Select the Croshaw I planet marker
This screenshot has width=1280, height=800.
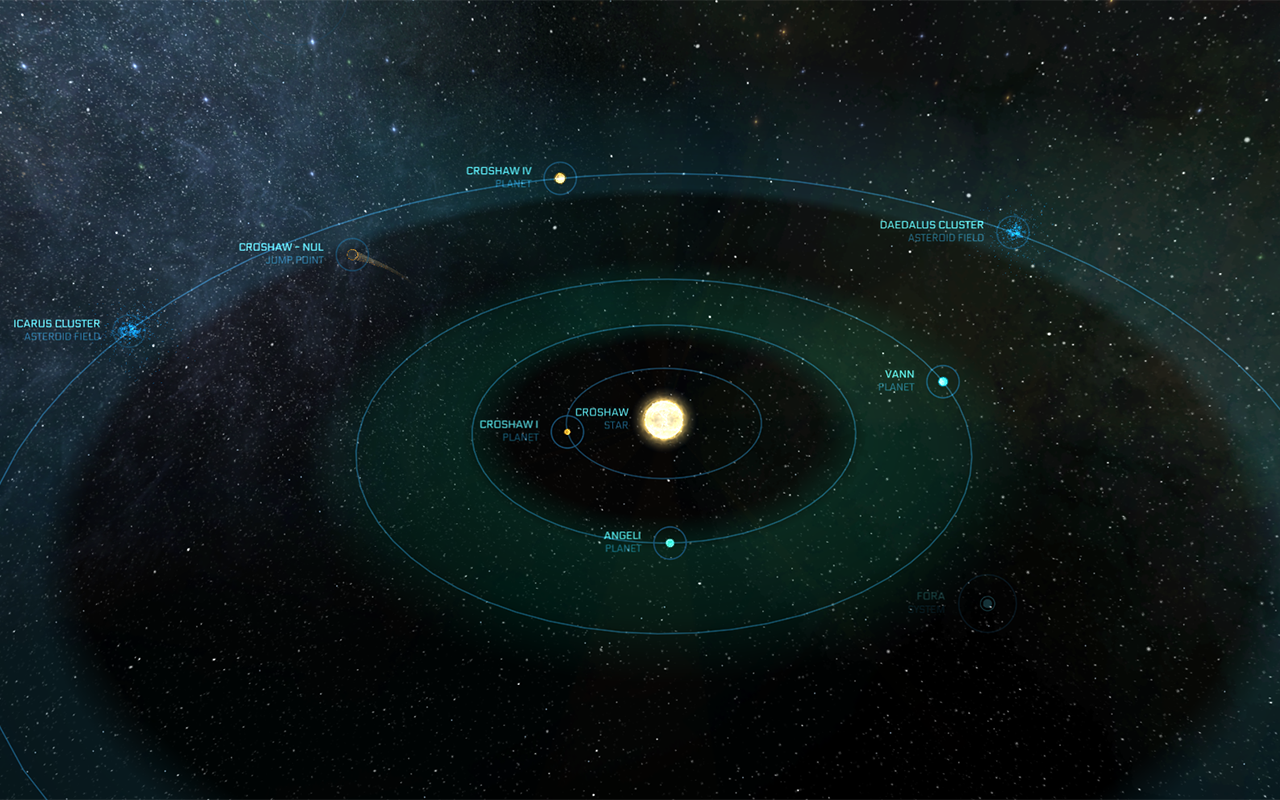567,432
